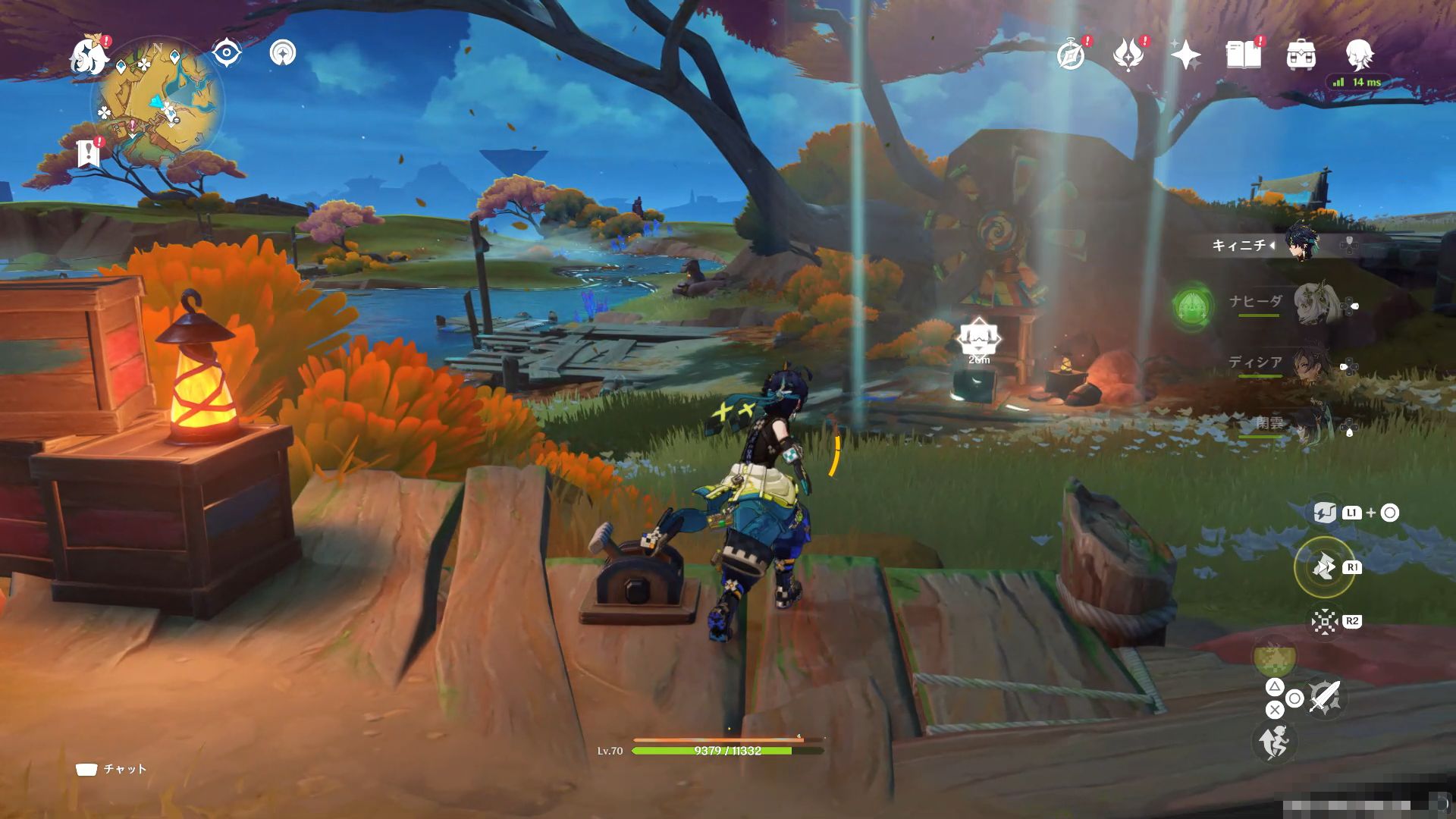The height and width of the screenshot is (819, 1456).
Task: Open the battle pass emblem icon
Action: (1128, 55)
